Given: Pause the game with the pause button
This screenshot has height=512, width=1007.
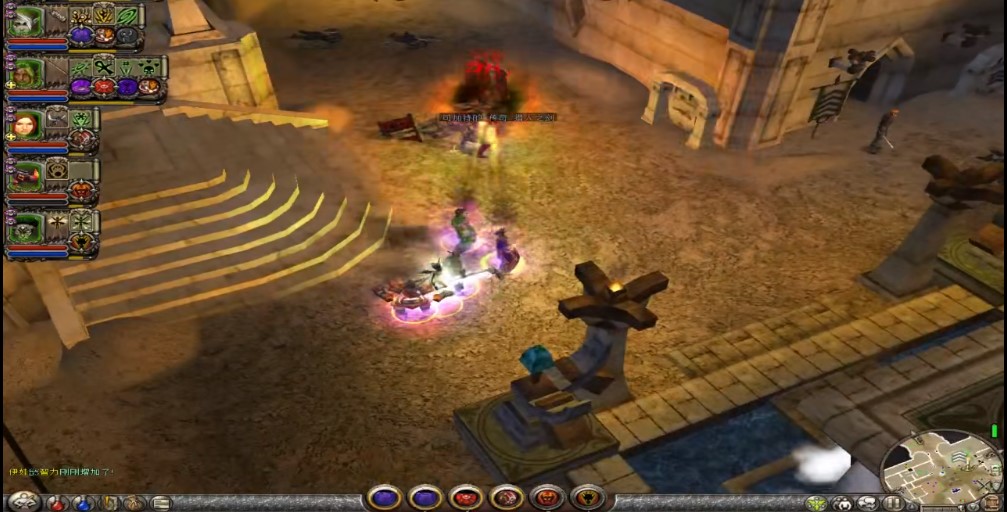Looking at the screenshot, I should point(892,502).
